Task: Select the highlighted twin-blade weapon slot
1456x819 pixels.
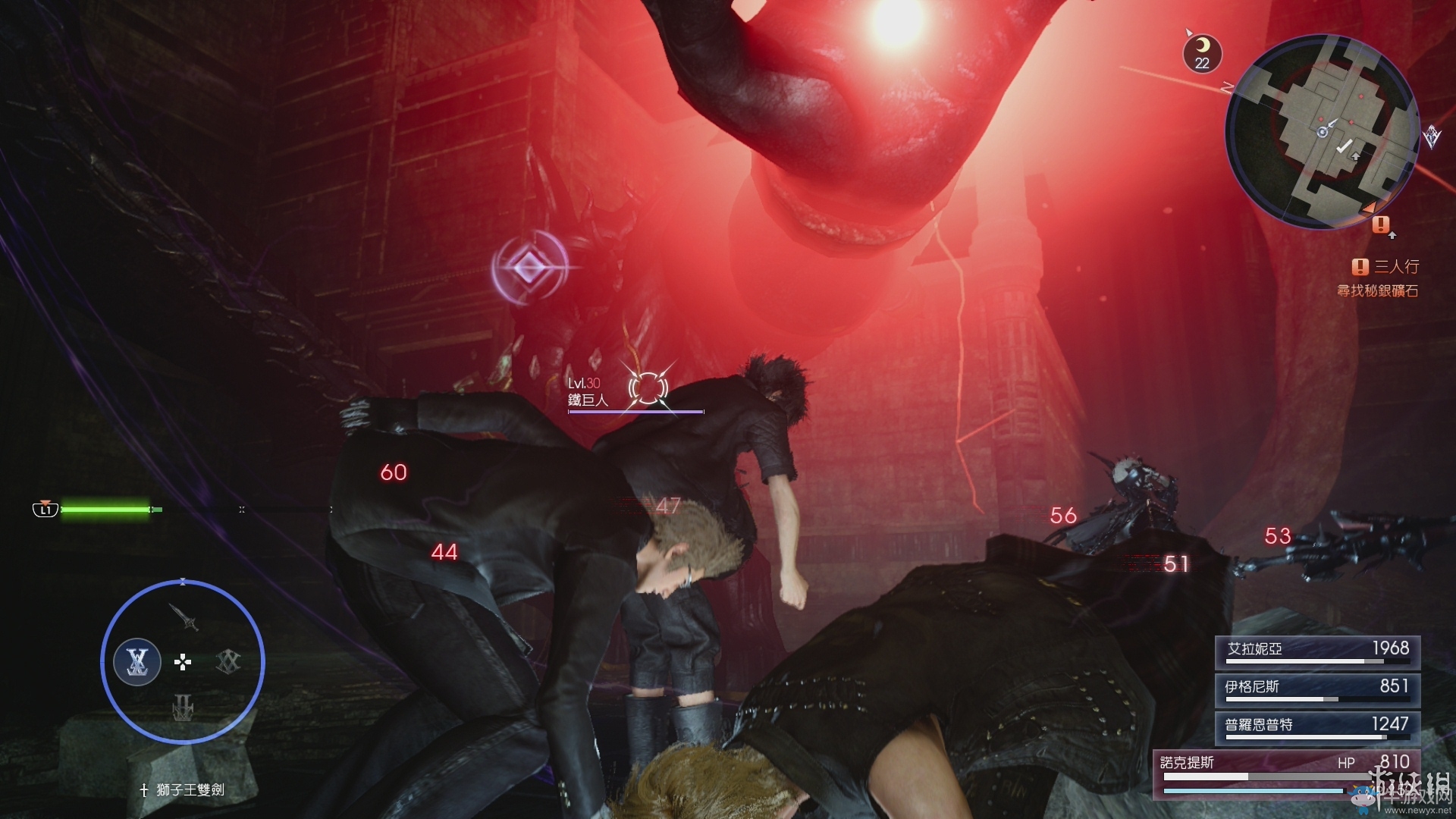Action: (137, 662)
